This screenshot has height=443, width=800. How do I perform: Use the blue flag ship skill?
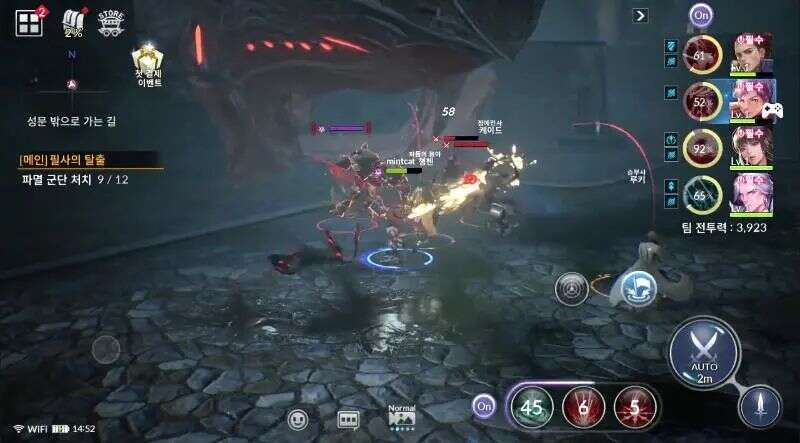[x=637, y=288]
